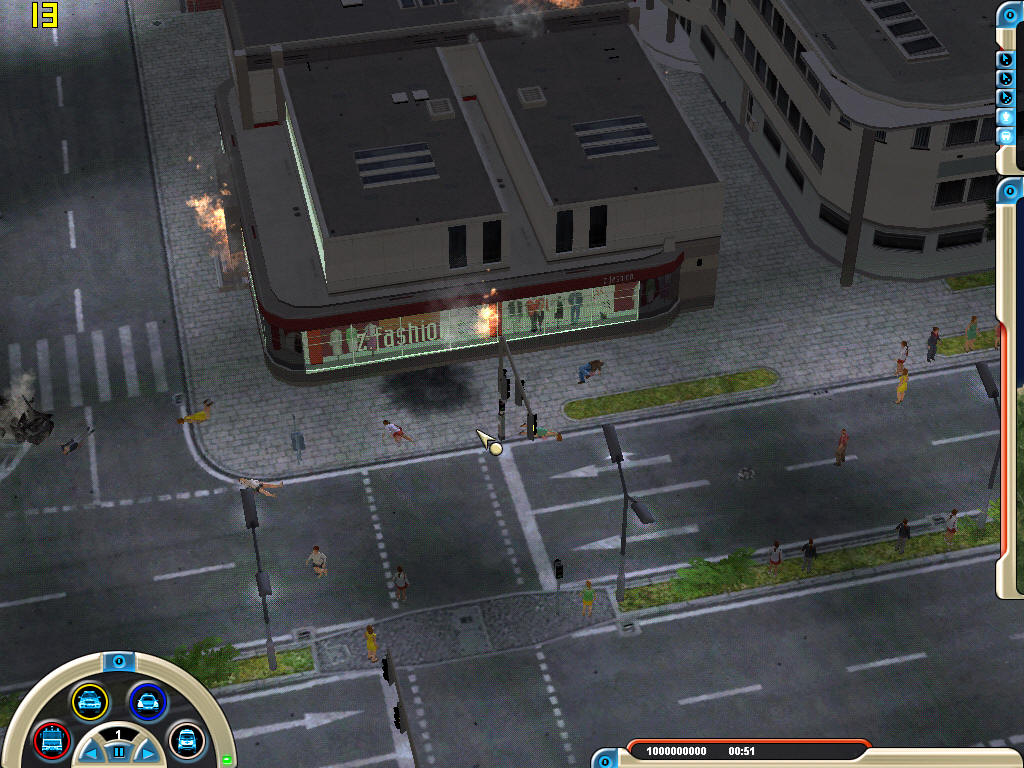Select the fire truck vehicle category
This screenshot has width=1024, height=768.
pos(51,741)
